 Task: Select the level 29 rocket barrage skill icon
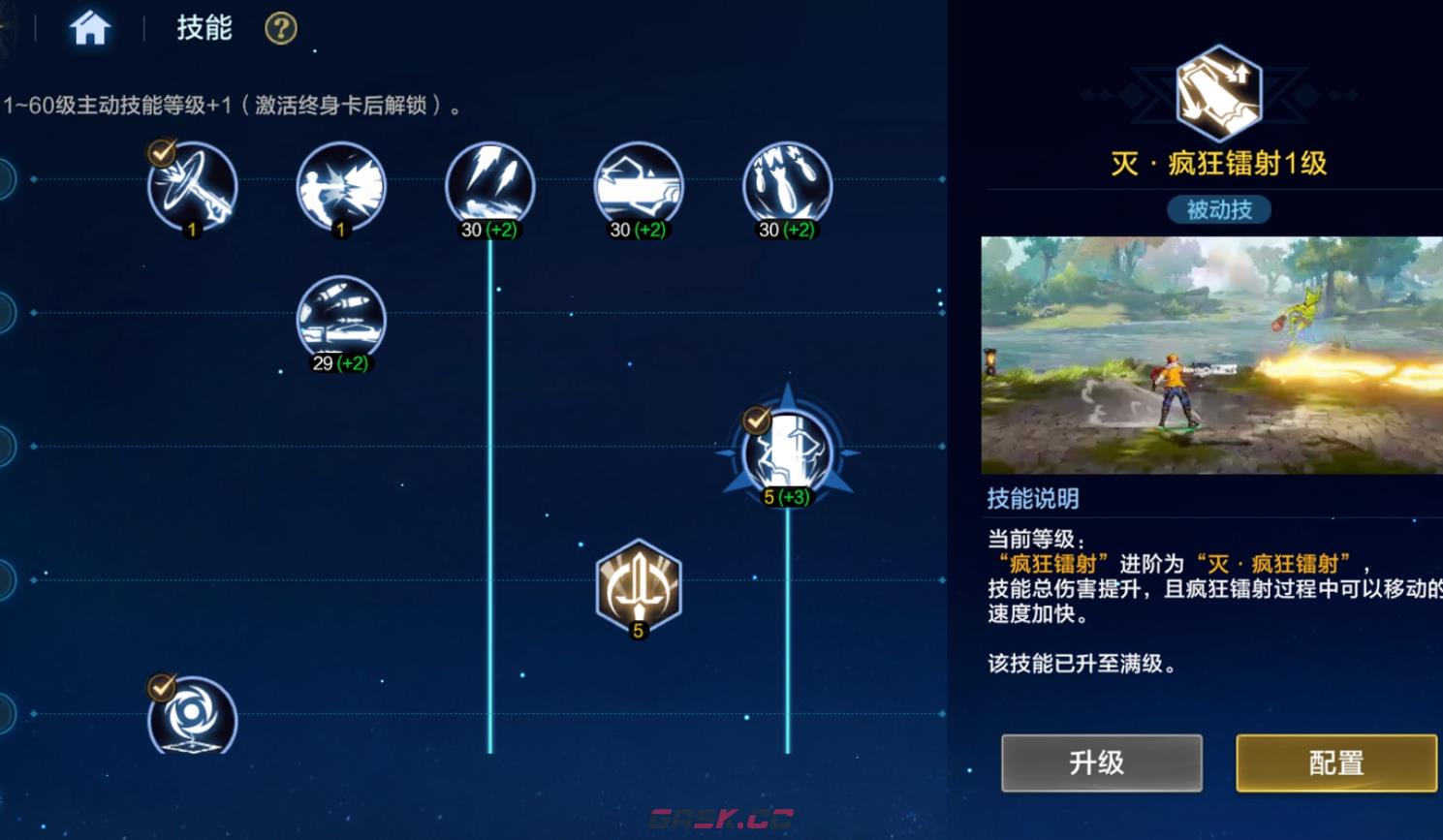[340, 318]
